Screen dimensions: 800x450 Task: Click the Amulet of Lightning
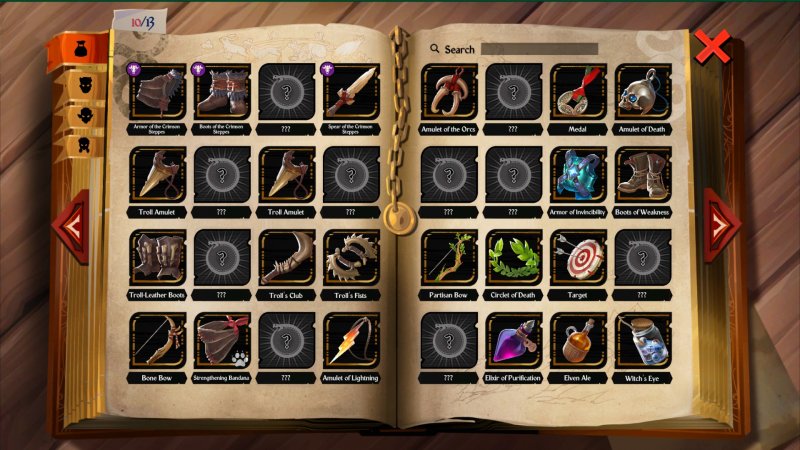[x=351, y=341]
